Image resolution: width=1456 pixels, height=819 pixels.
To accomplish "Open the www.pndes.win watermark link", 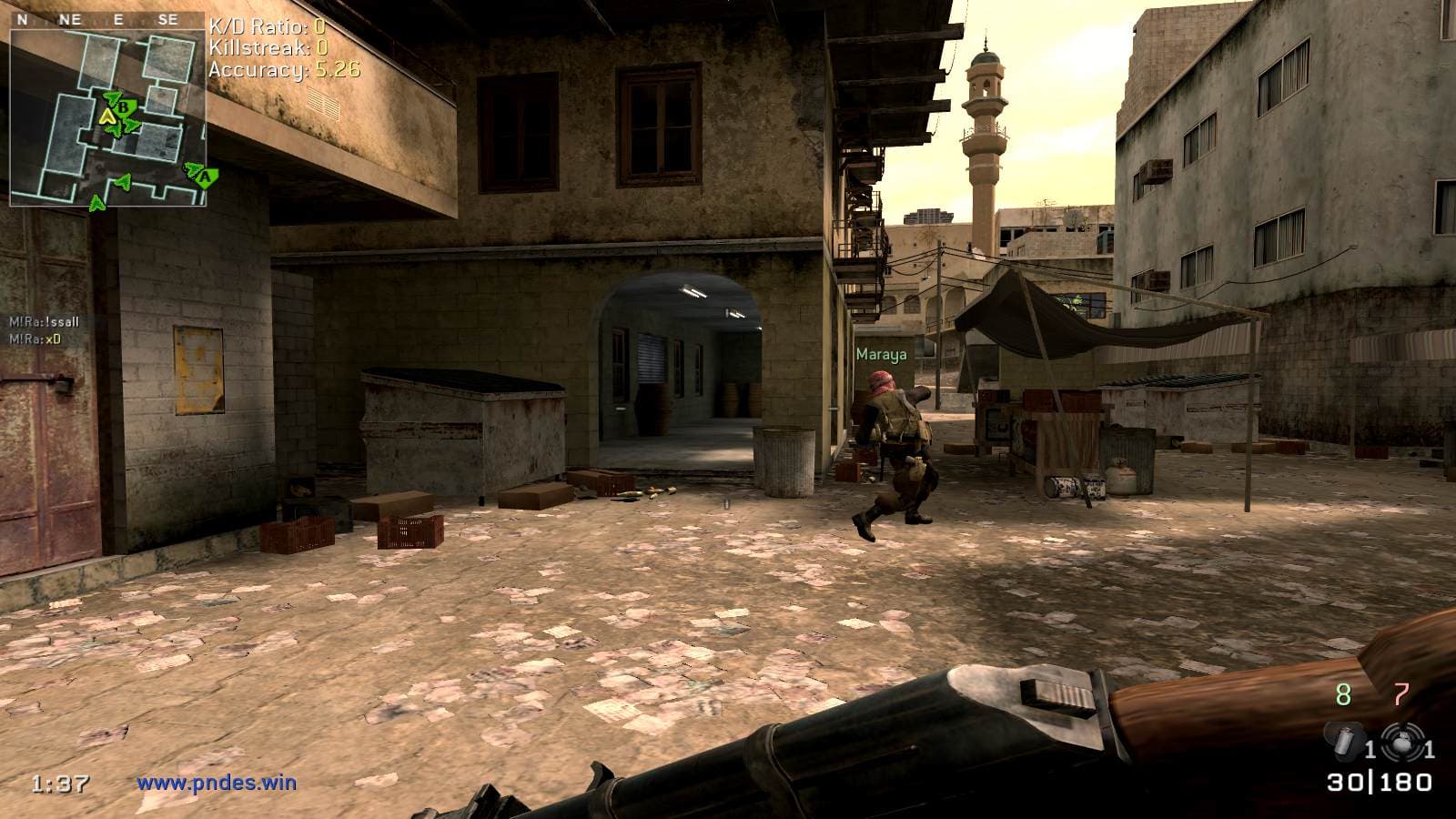I will click(217, 782).
